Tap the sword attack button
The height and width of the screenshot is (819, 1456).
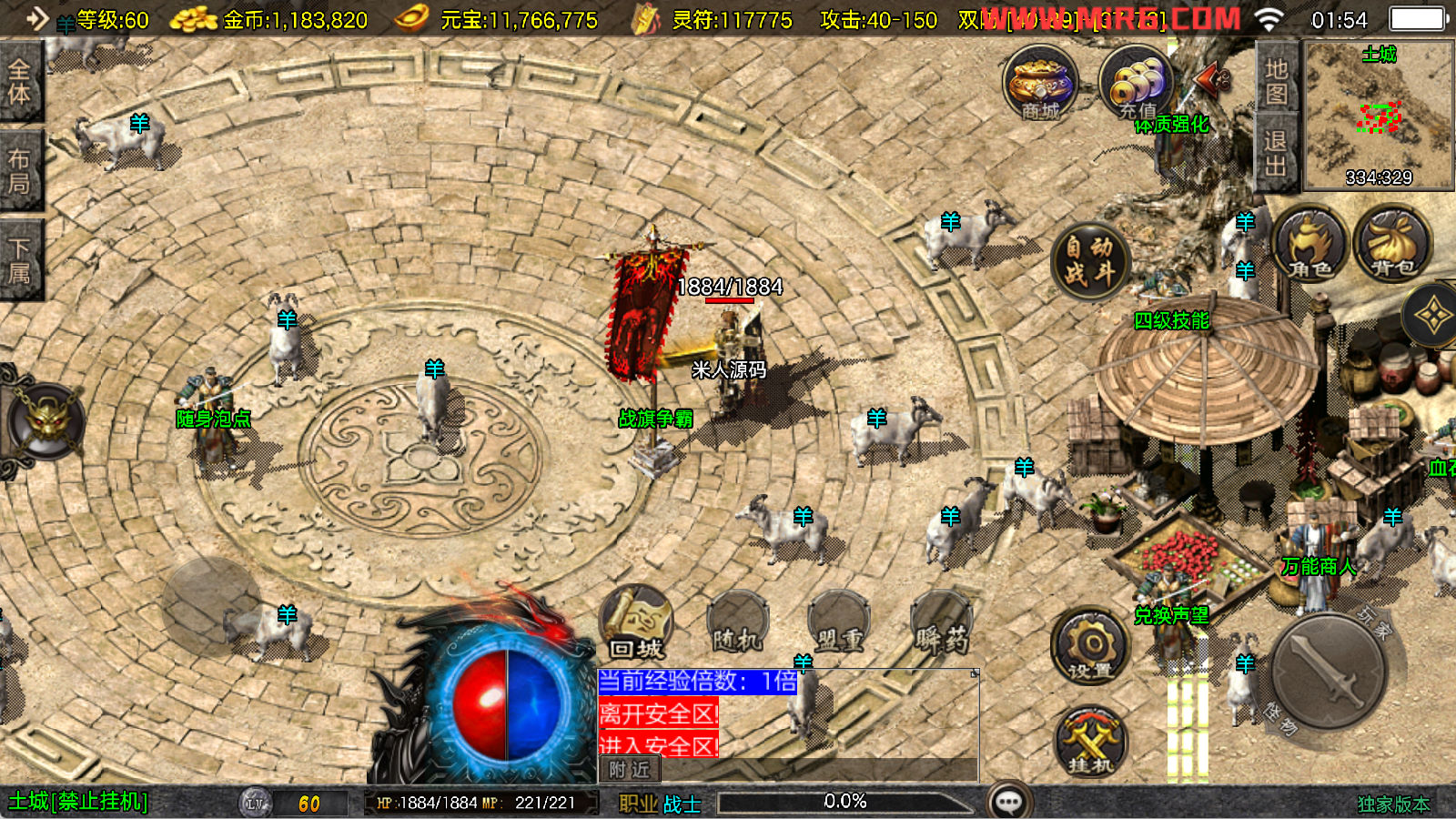tap(1329, 673)
